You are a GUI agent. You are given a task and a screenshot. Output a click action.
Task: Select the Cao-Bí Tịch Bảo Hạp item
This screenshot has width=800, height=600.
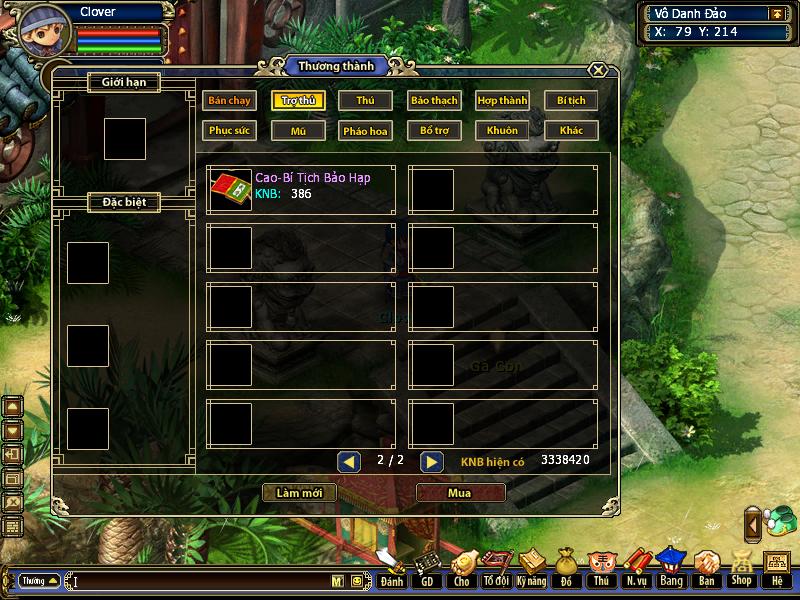click(x=300, y=189)
